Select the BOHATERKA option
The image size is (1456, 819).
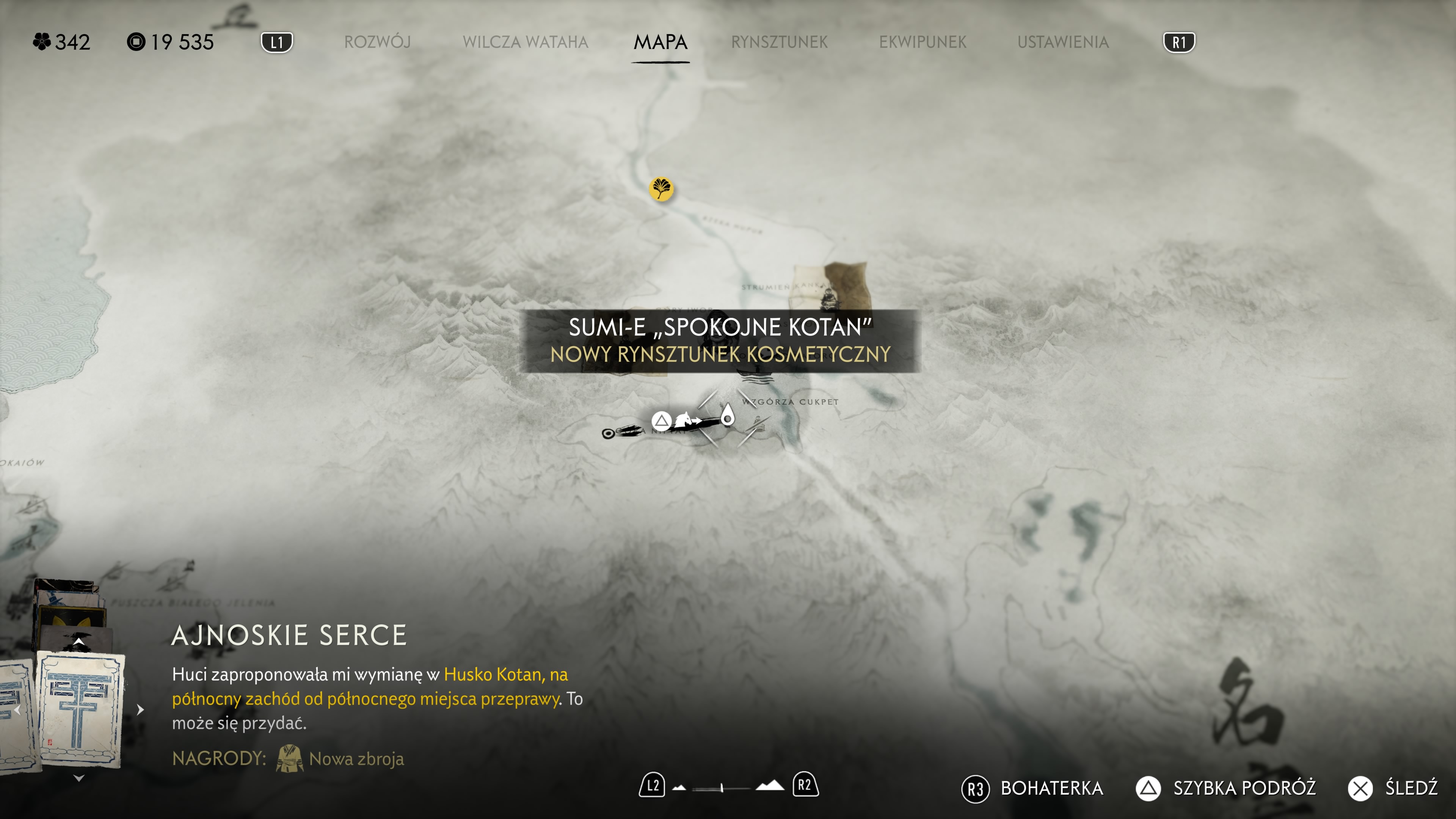click(x=1032, y=788)
